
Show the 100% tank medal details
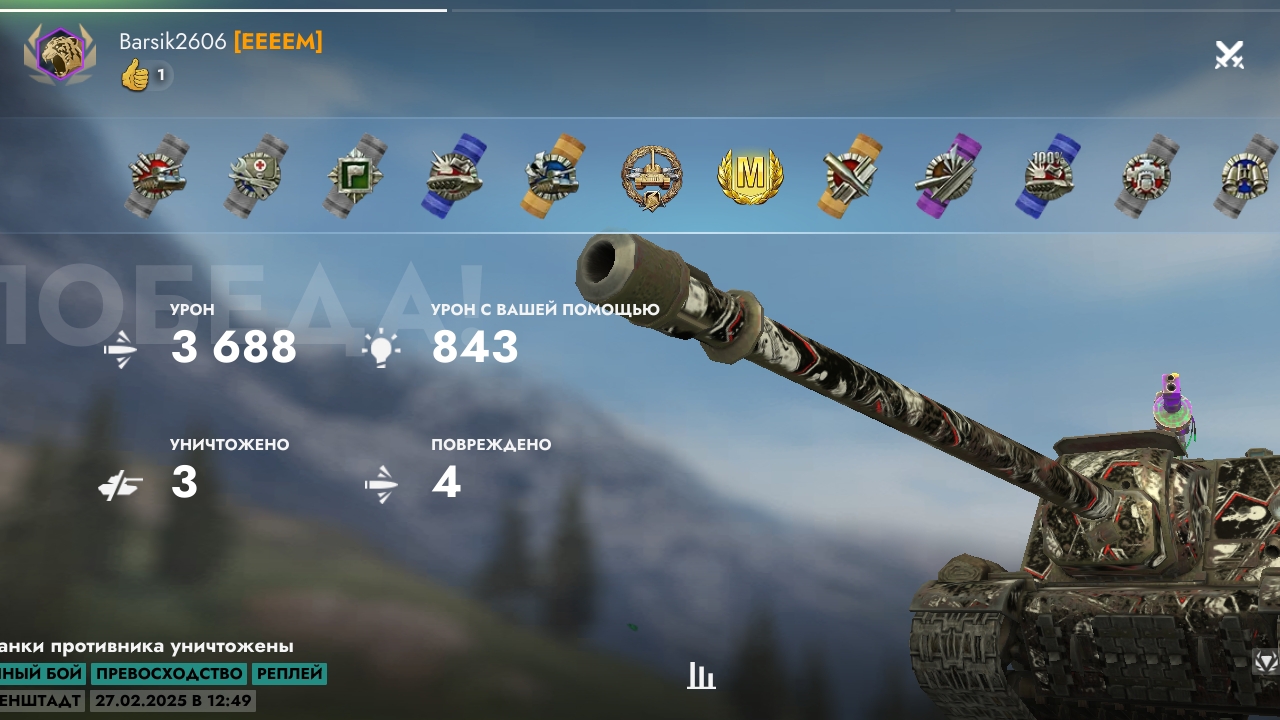tap(1048, 177)
